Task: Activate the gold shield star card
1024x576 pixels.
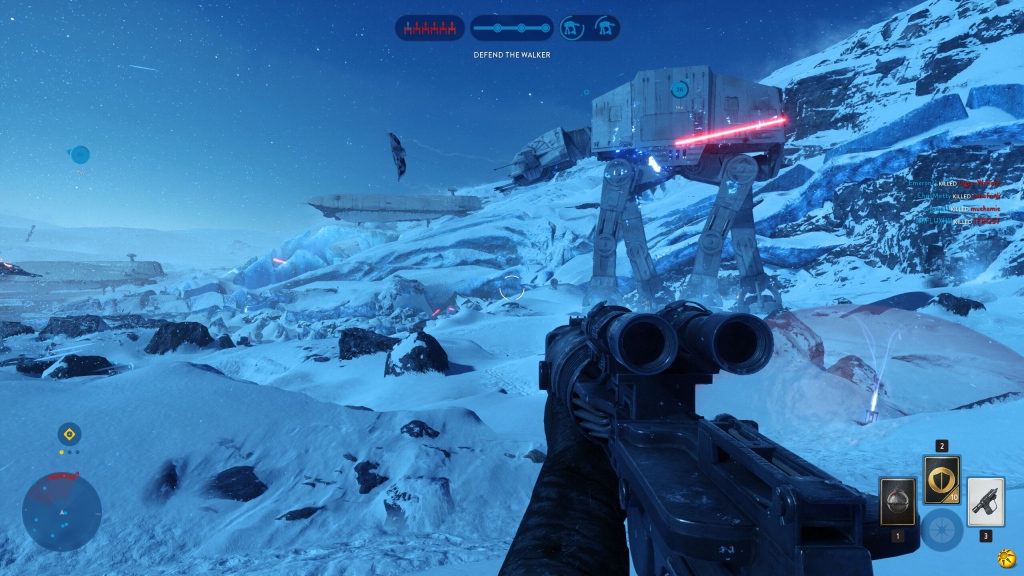Action: pyautogui.click(x=941, y=479)
